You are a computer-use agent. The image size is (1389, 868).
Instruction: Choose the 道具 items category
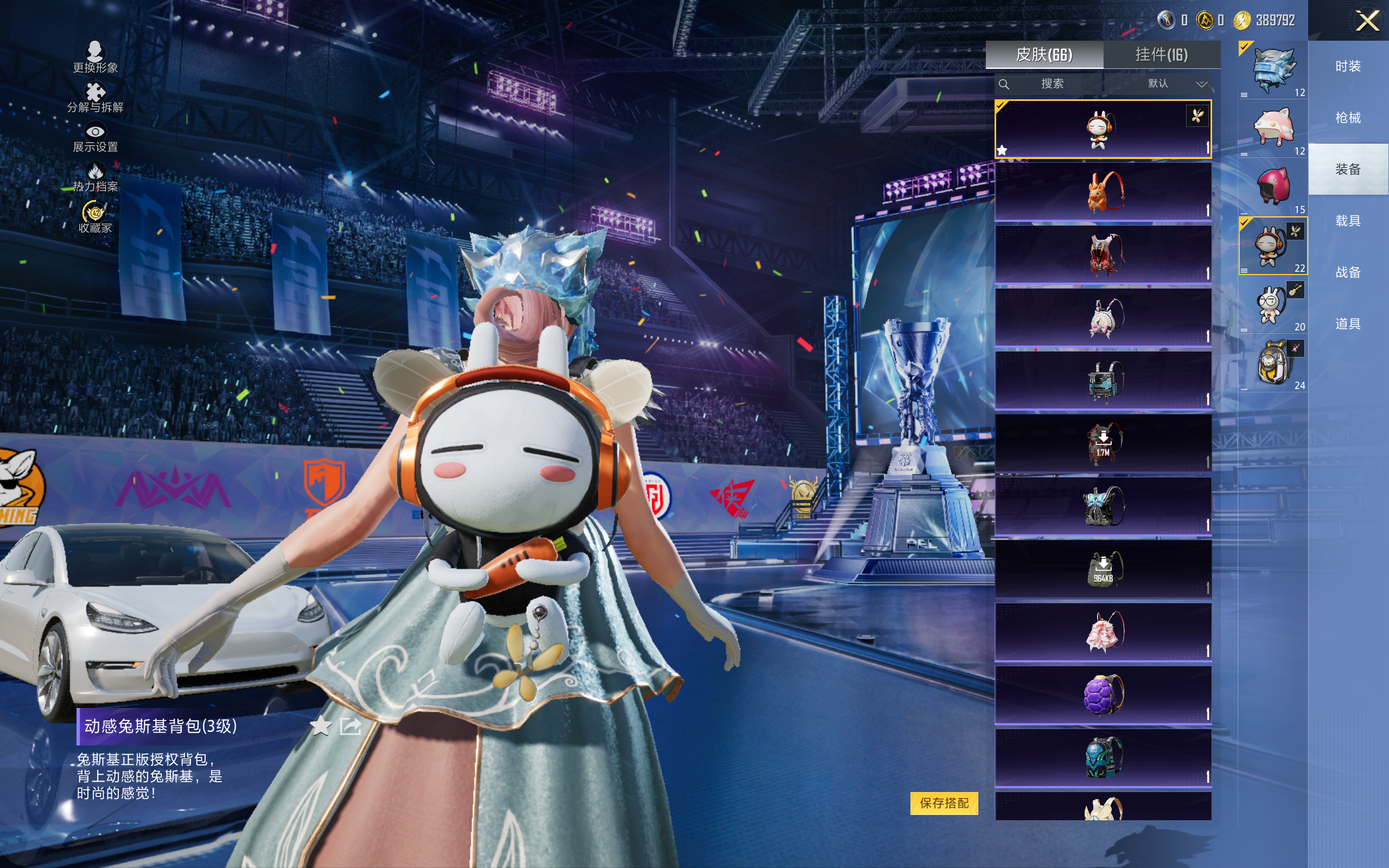[x=1348, y=324]
